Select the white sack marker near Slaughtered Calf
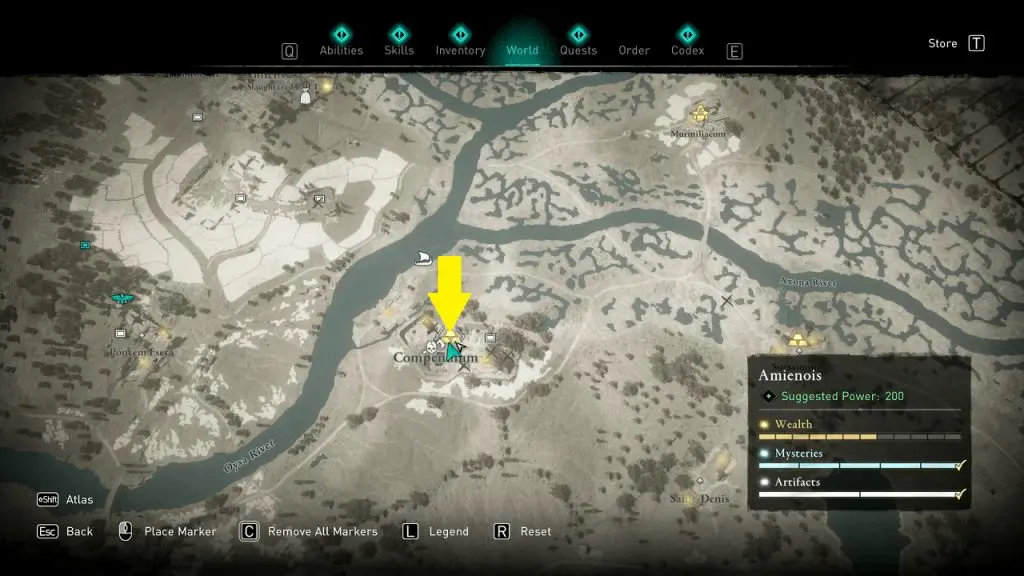The height and width of the screenshot is (576, 1024). [x=306, y=97]
